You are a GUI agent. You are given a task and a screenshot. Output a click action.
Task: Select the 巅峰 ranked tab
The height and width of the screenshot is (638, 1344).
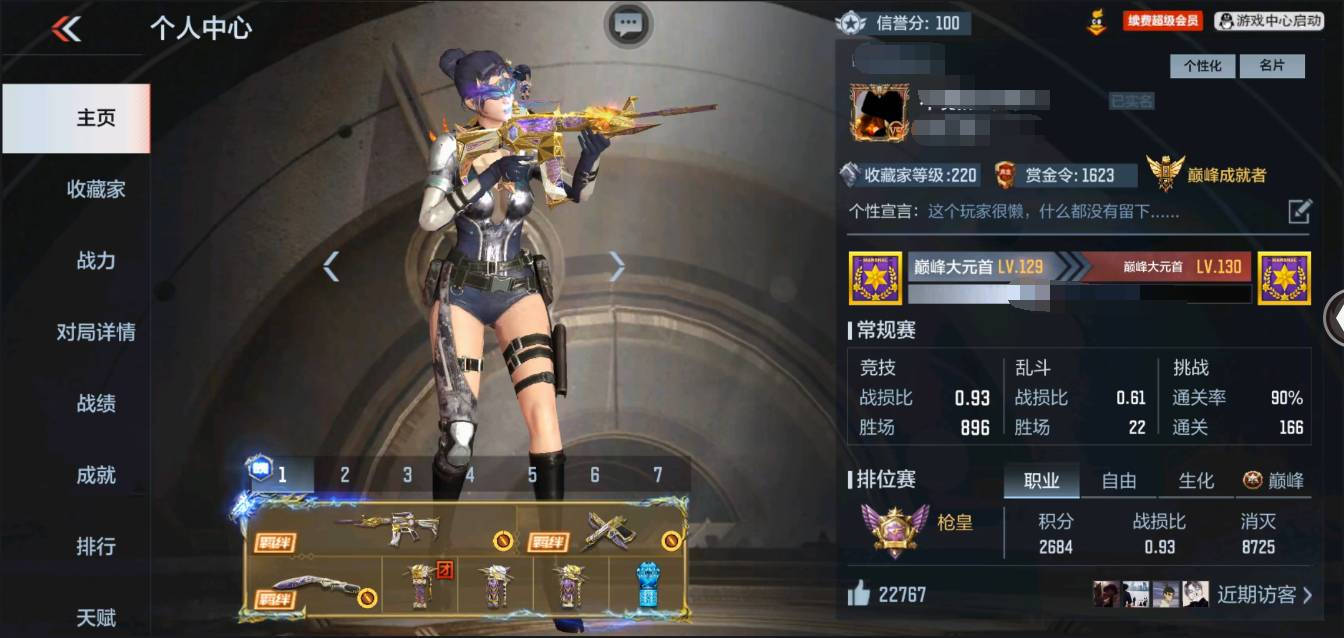click(1274, 481)
